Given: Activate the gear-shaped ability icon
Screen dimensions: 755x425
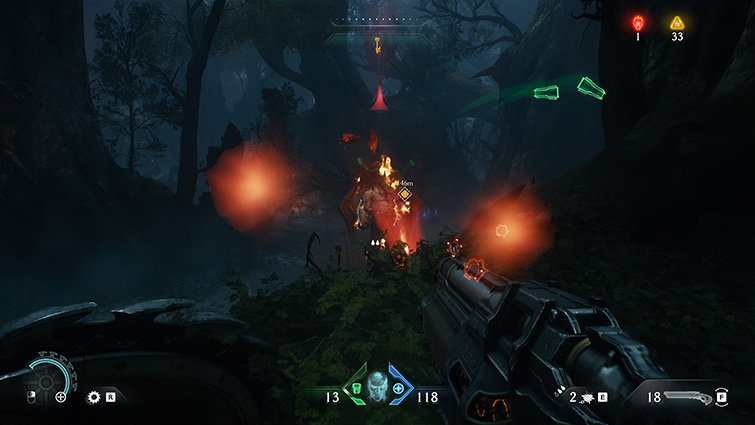Looking at the screenshot, I should pyautogui.click(x=94, y=396).
